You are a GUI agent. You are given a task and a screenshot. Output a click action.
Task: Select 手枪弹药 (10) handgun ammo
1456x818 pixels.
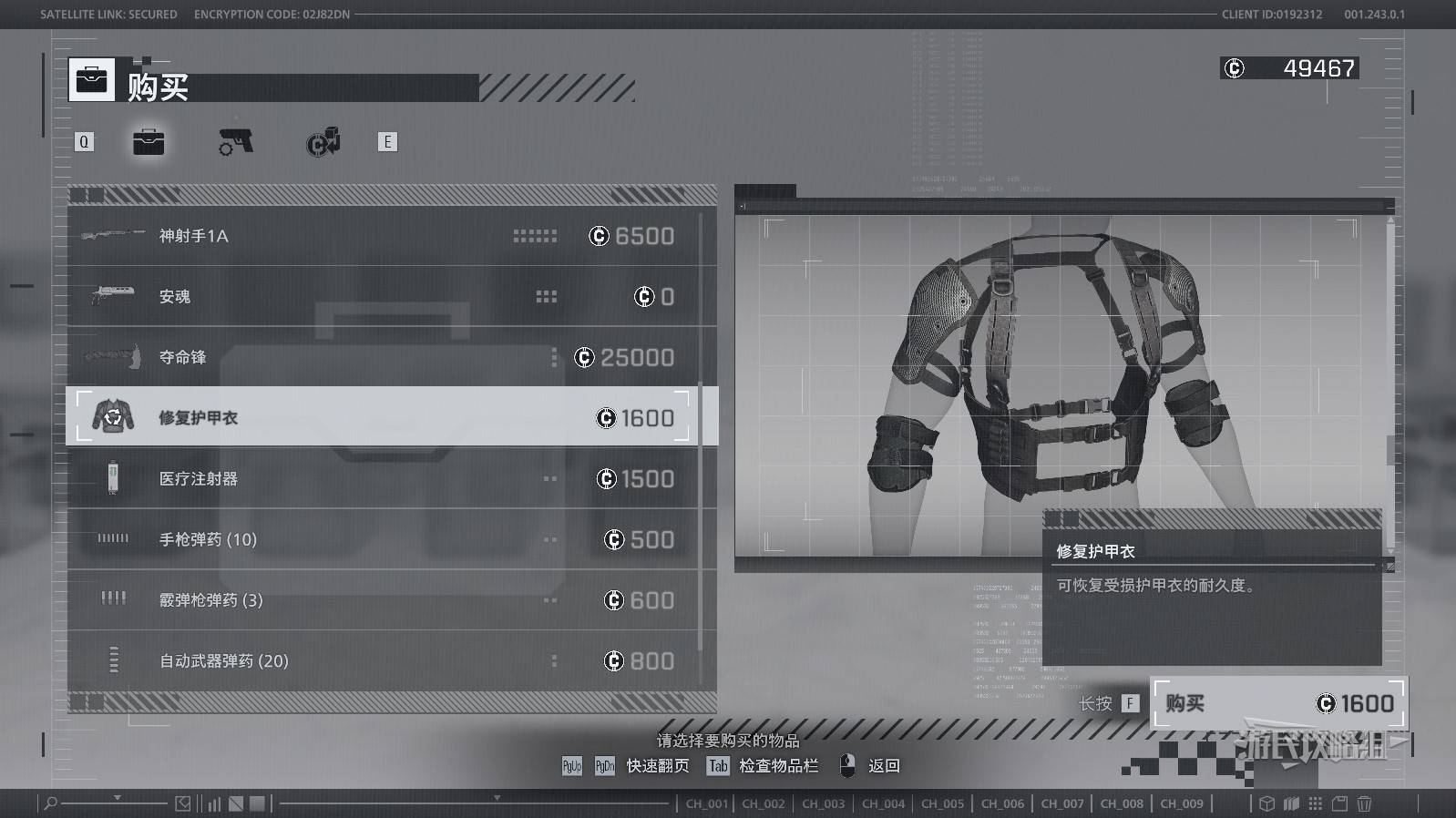383,539
